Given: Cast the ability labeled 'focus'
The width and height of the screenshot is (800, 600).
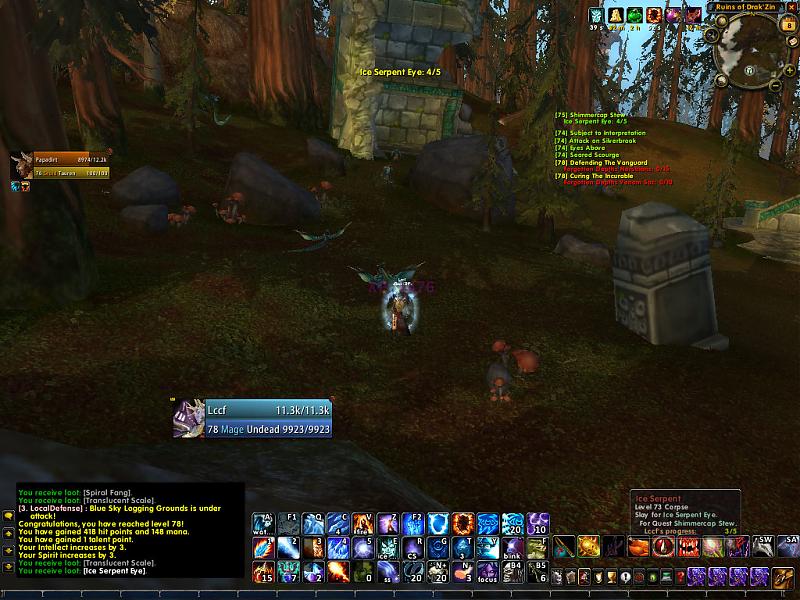Looking at the screenshot, I should pyautogui.click(x=487, y=572).
